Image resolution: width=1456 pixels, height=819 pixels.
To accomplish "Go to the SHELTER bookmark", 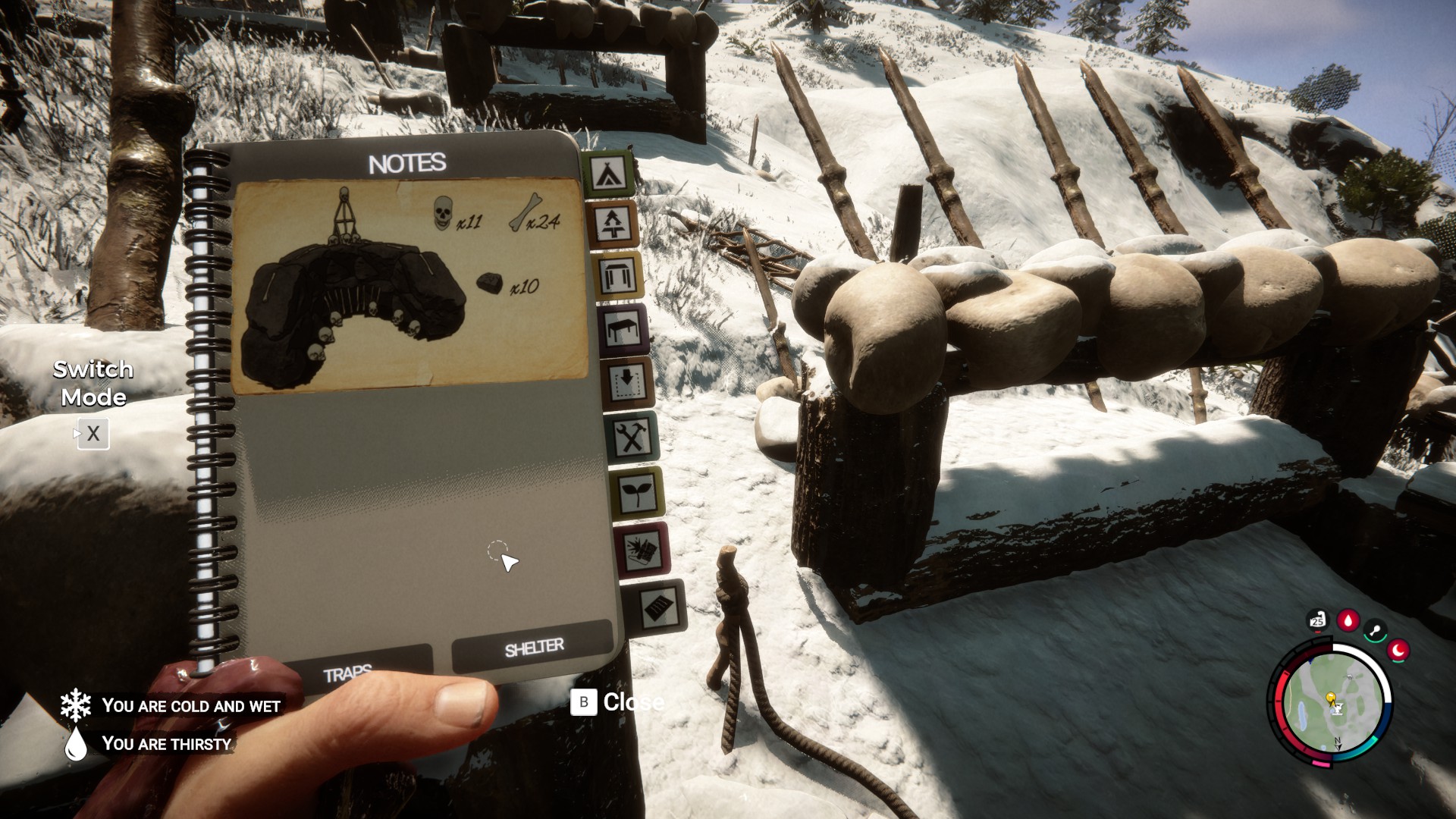I will 533,647.
